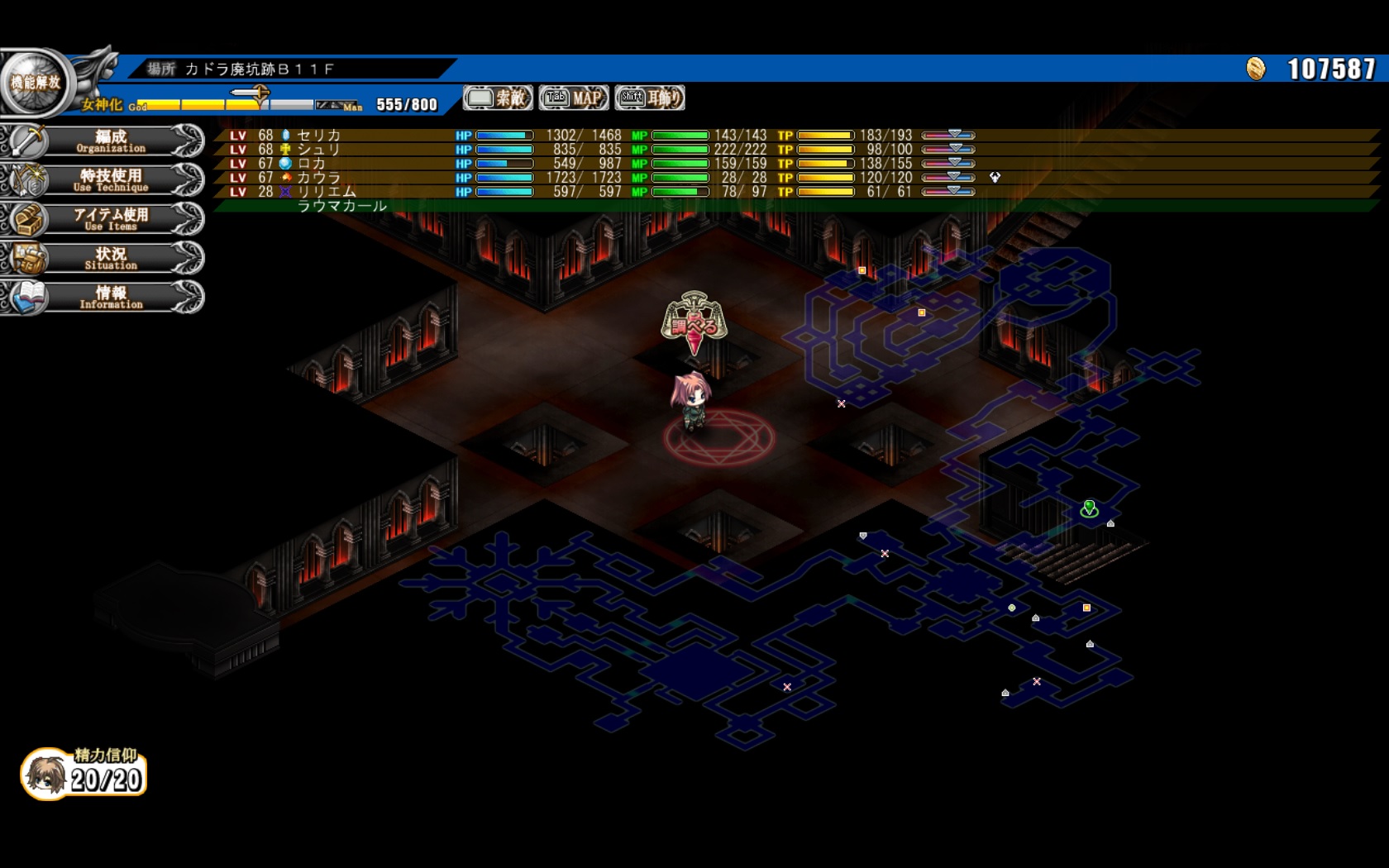Click the 機能解放 round emblem button
The width and height of the screenshot is (1389, 868).
(x=35, y=83)
